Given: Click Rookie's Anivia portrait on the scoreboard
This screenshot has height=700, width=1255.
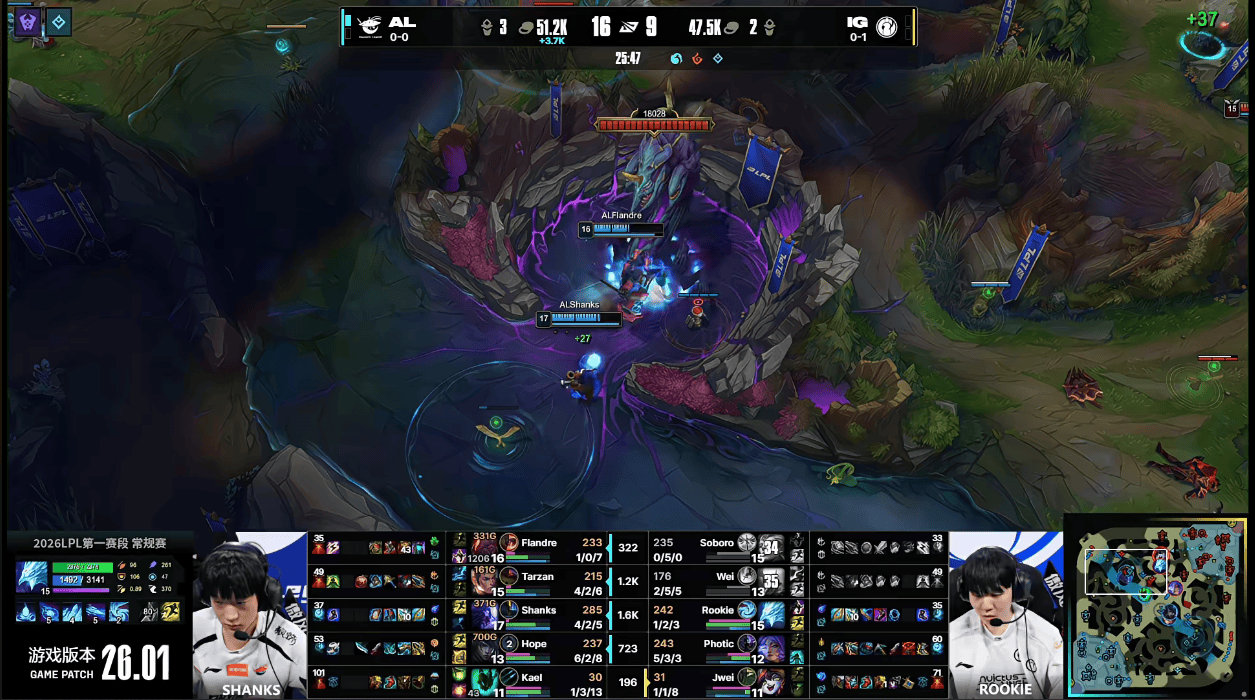Looking at the screenshot, I should (747, 609).
